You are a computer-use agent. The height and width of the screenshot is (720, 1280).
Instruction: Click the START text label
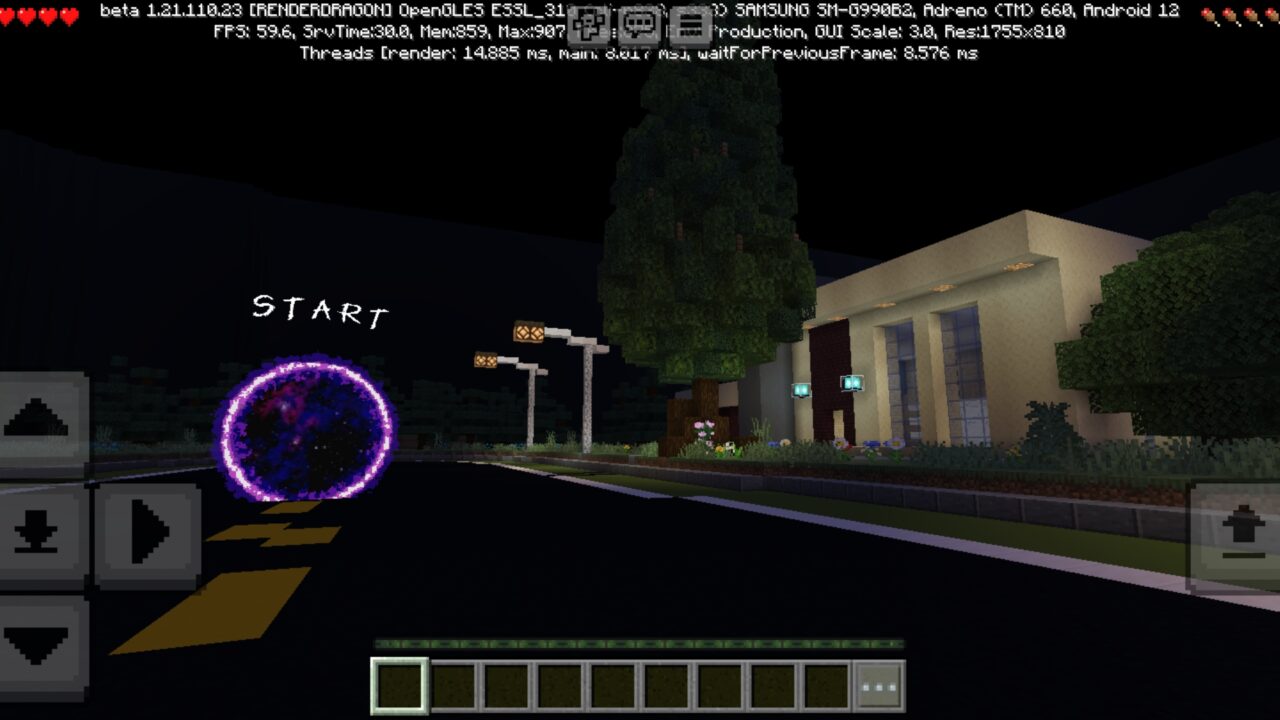click(x=318, y=312)
